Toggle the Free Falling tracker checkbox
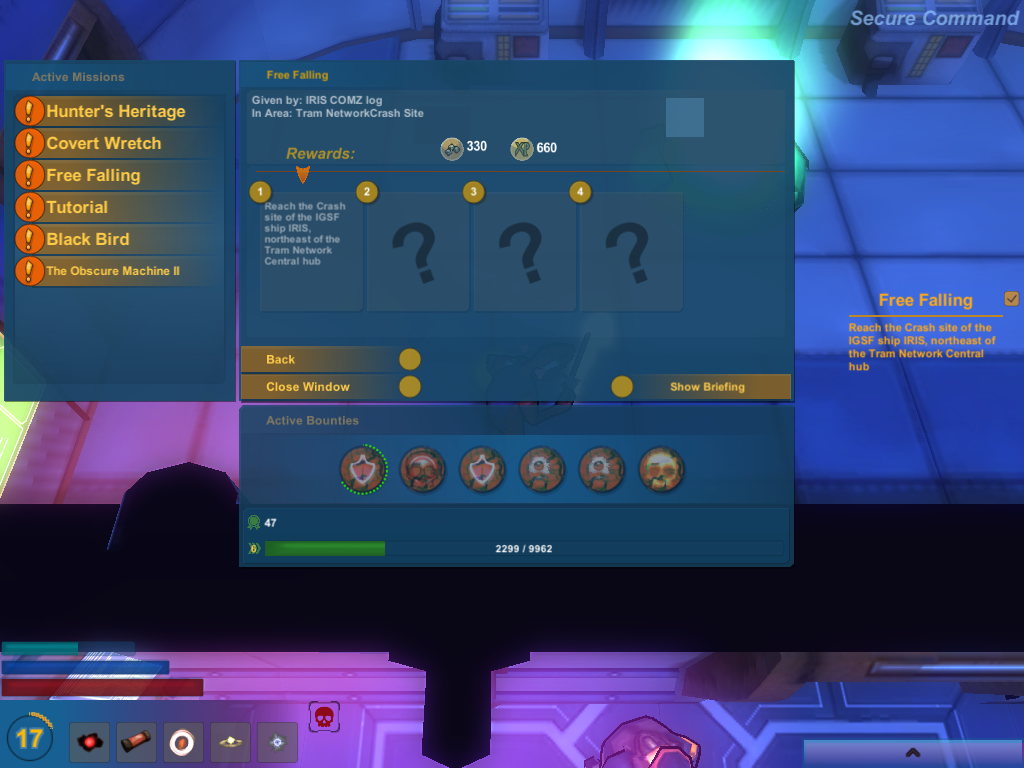This screenshot has width=1024, height=768. click(1011, 299)
